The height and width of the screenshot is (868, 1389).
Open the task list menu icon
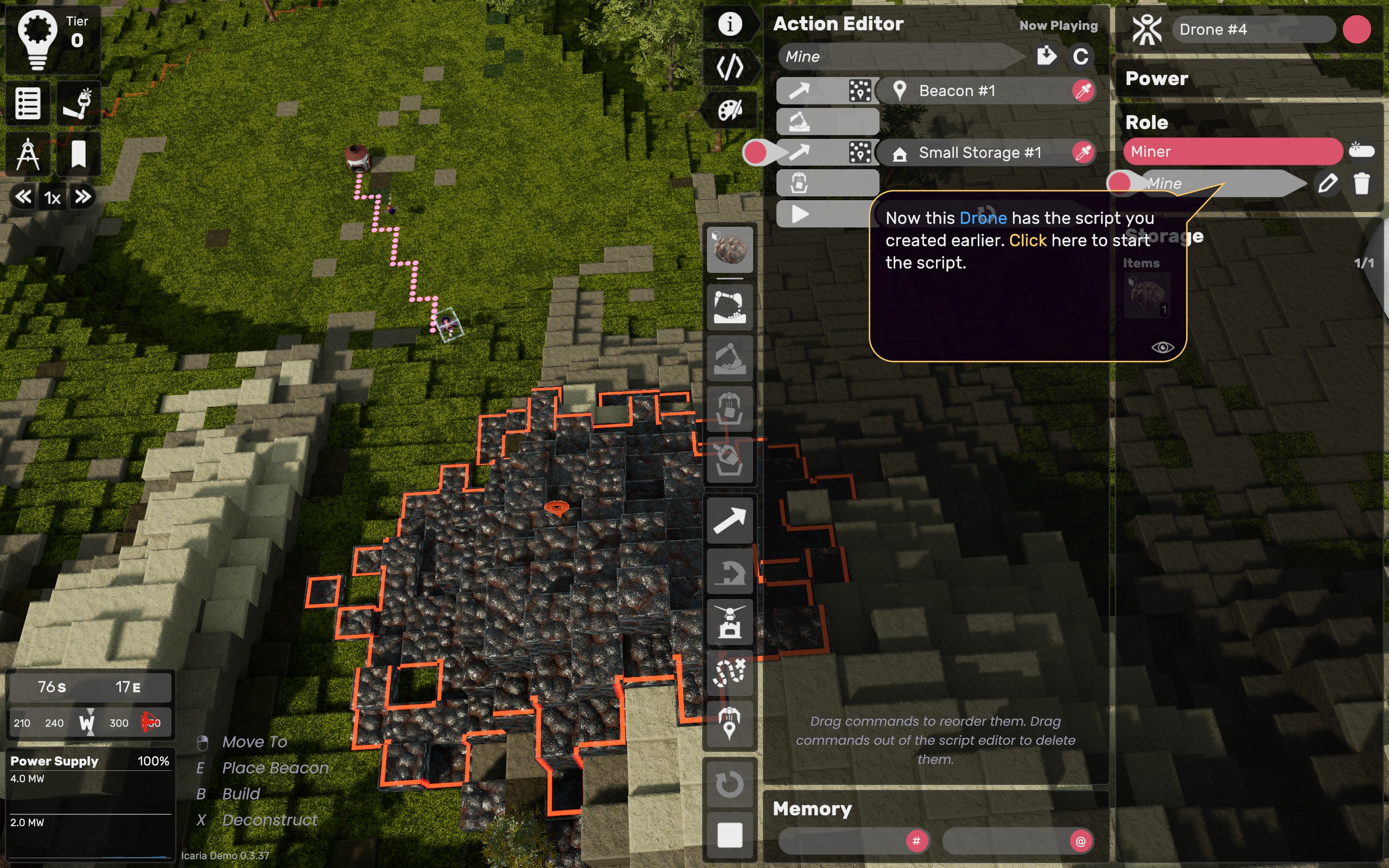28,104
